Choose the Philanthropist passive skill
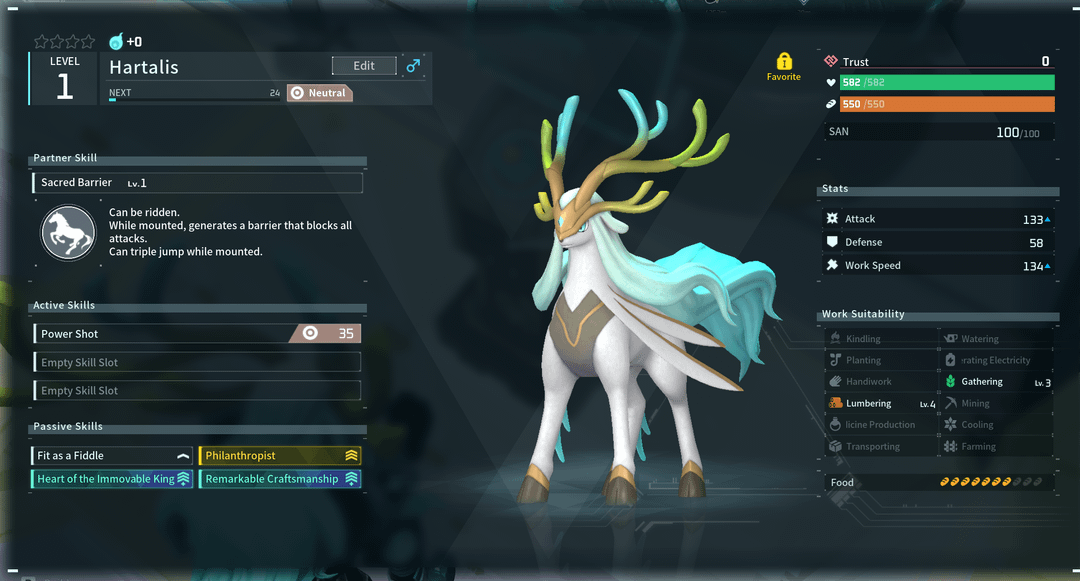The height and width of the screenshot is (581, 1080). click(x=280, y=456)
